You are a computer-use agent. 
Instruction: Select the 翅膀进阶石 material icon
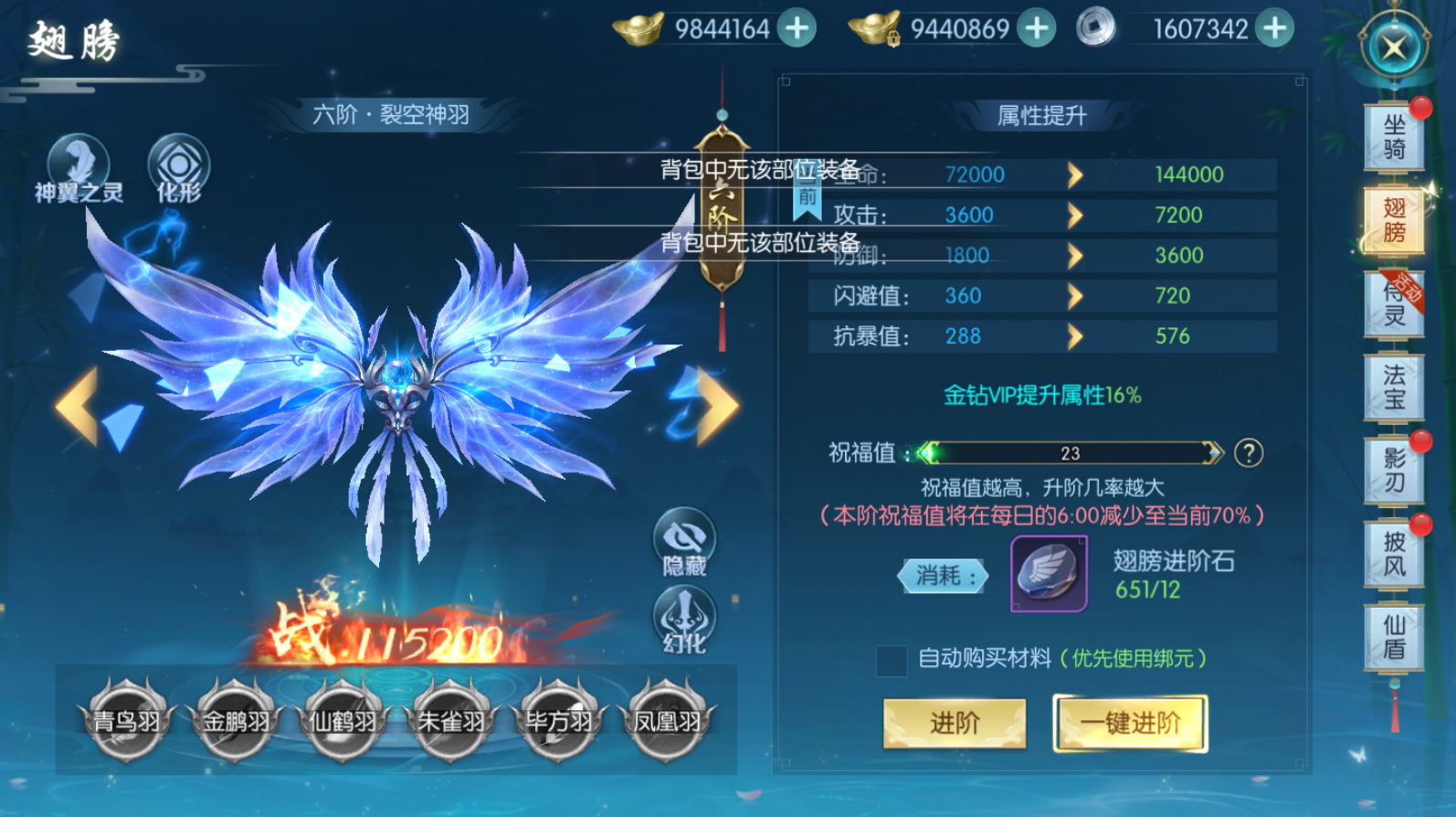1049,574
